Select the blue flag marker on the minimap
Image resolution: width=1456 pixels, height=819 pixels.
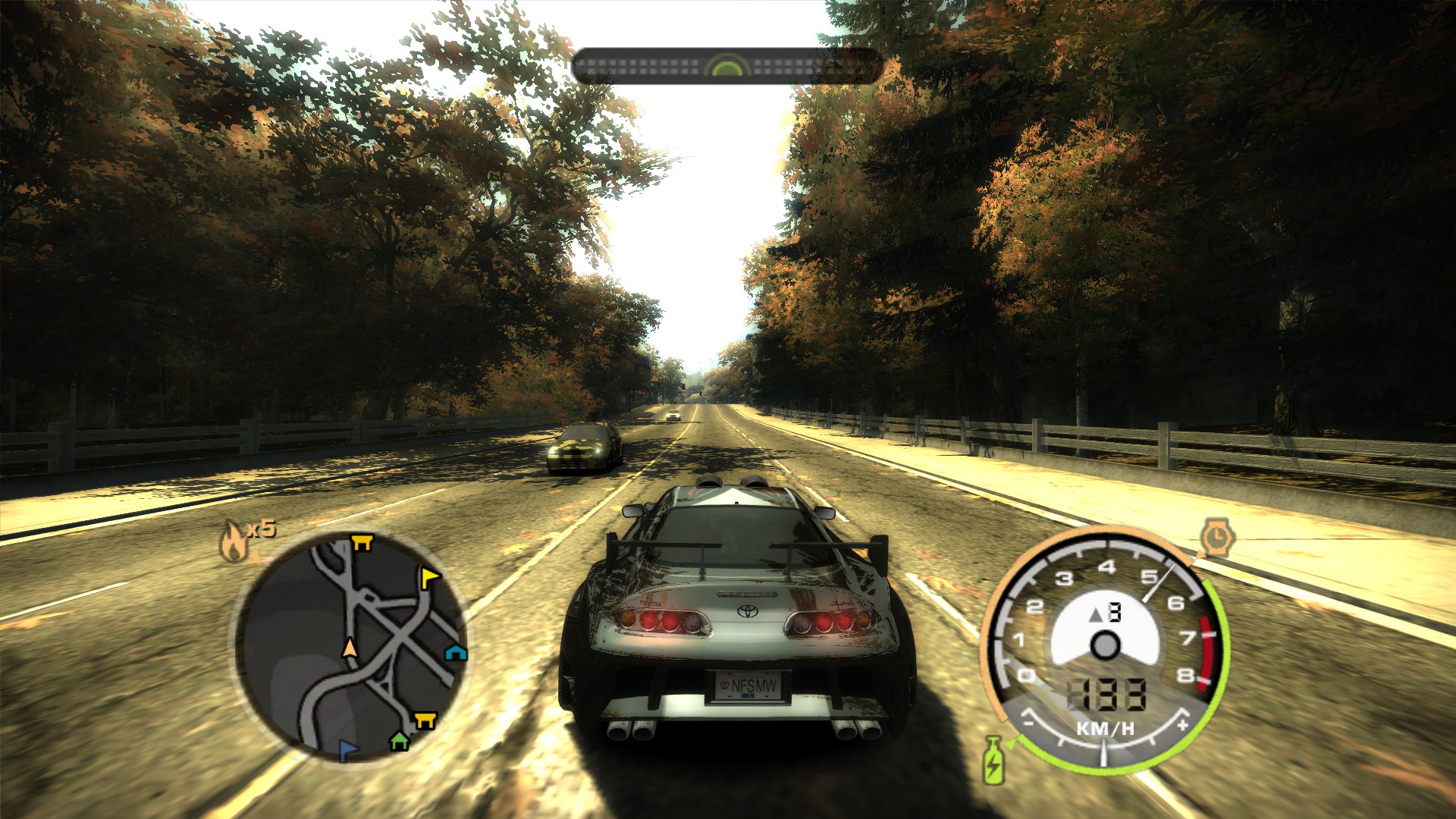(x=347, y=750)
